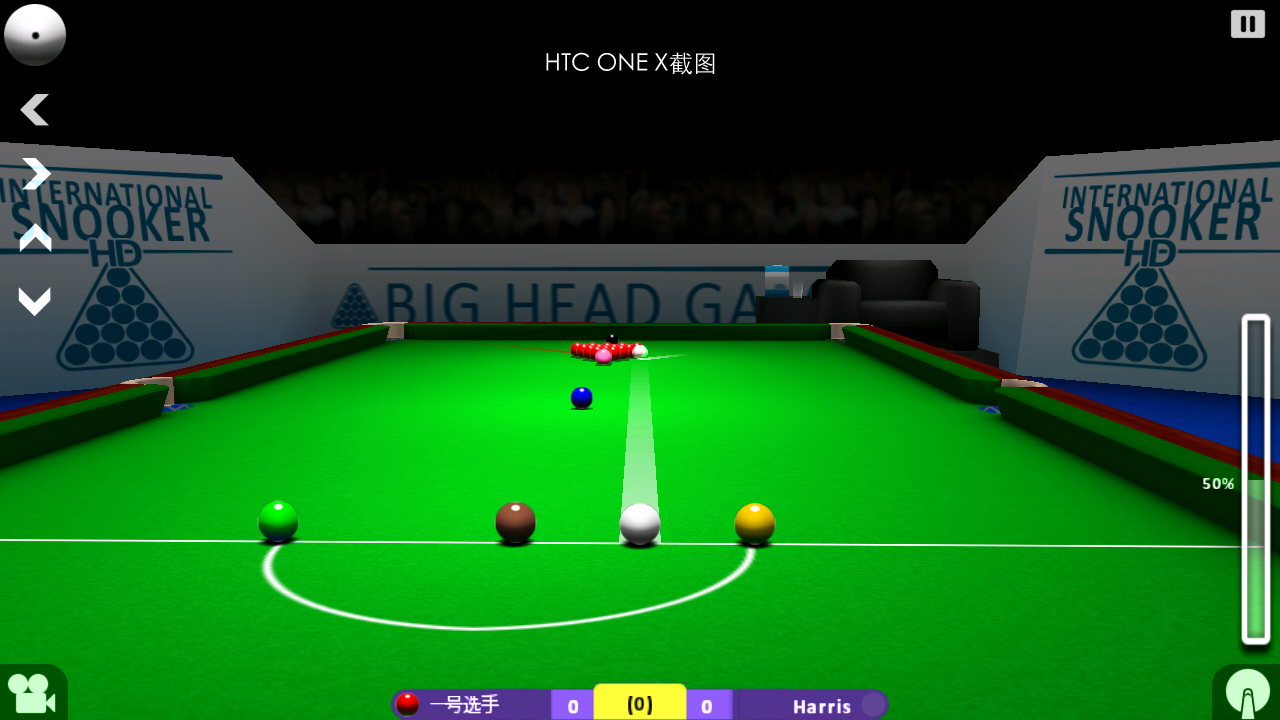Click the white cue ball on the table

tap(638, 523)
